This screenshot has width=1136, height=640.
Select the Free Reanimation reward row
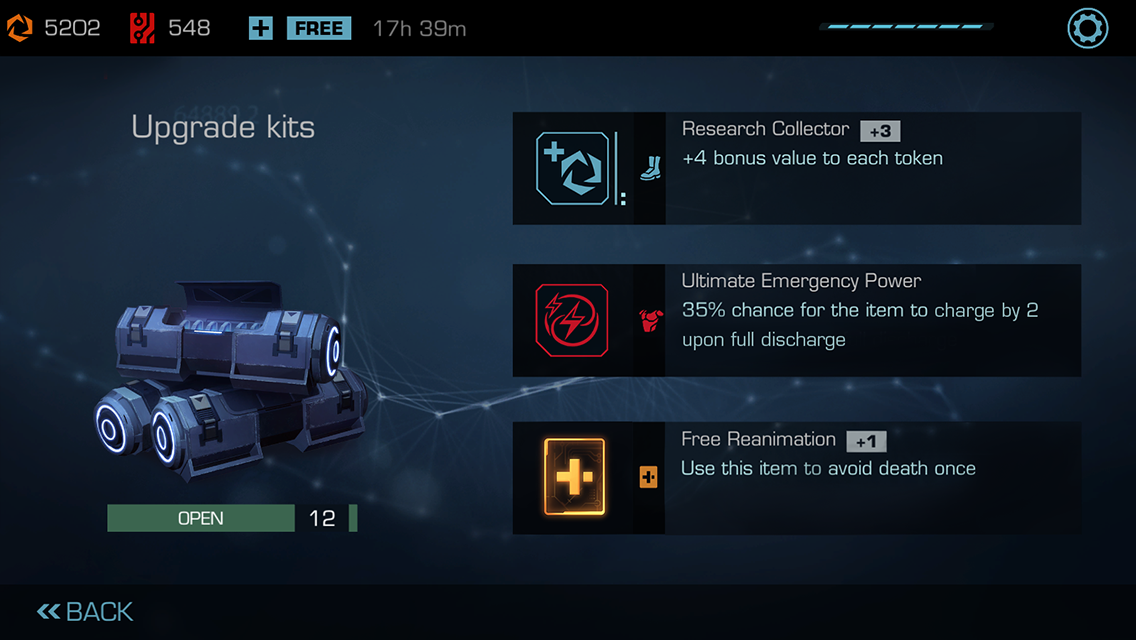click(x=796, y=478)
